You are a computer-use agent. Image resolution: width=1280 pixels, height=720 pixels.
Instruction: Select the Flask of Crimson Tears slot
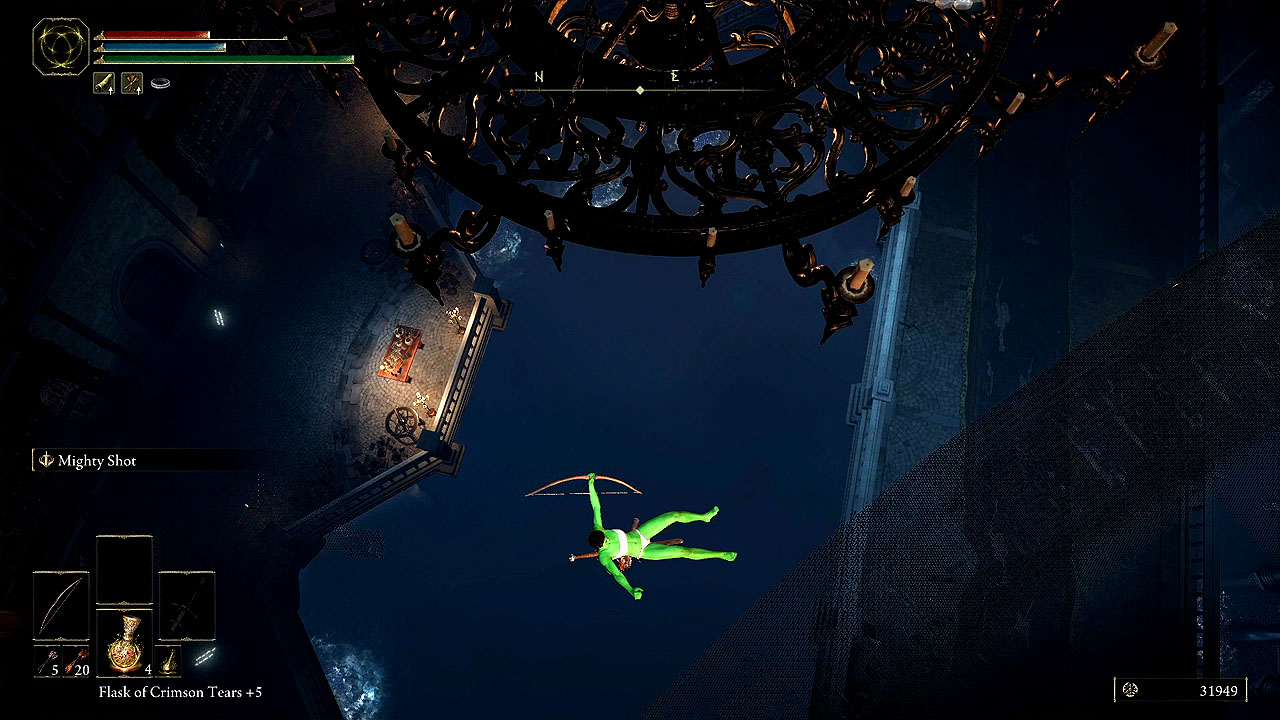pos(124,645)
